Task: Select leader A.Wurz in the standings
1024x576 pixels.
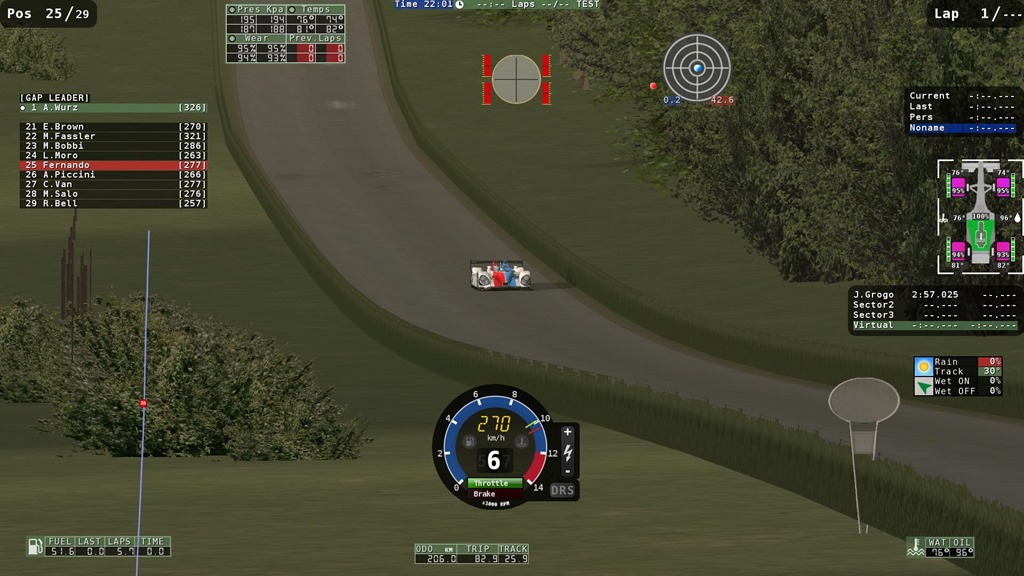Action: [x=113, y=107]
